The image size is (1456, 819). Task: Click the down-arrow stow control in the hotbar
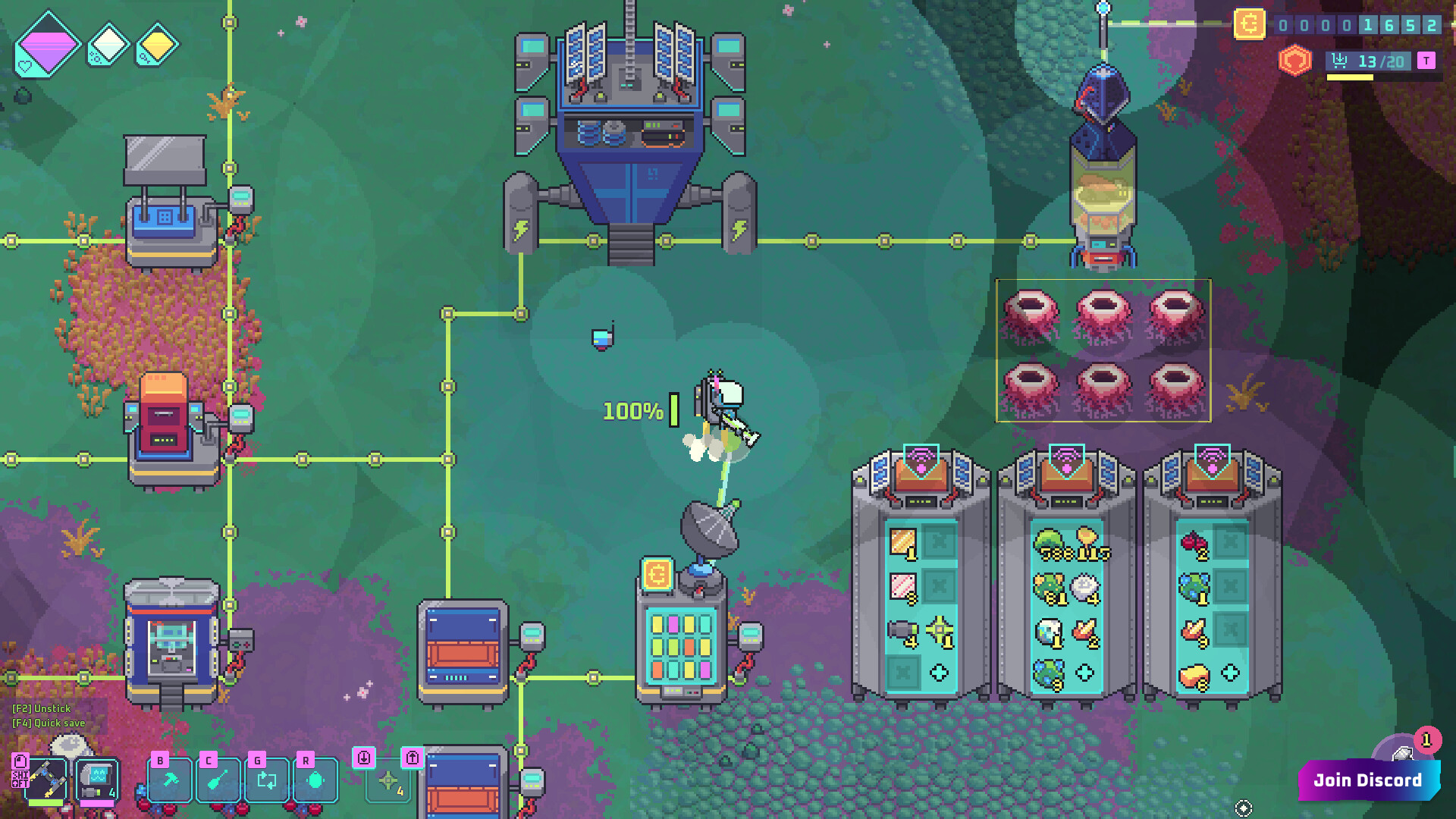[365, 758]
